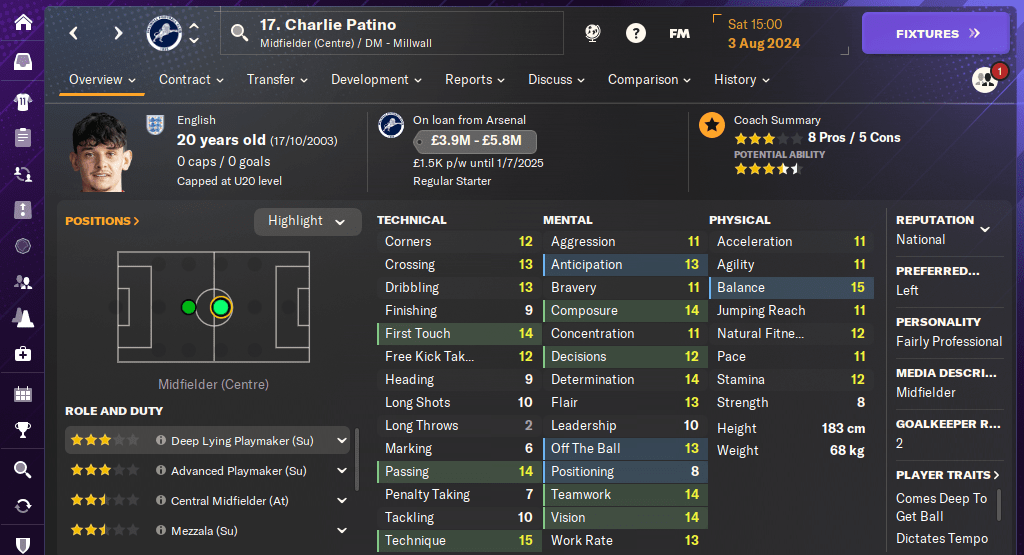This screenshot has height=555, width=1024.
Task: Go back to previous screen arrow
Action: [x=74, y=33]
